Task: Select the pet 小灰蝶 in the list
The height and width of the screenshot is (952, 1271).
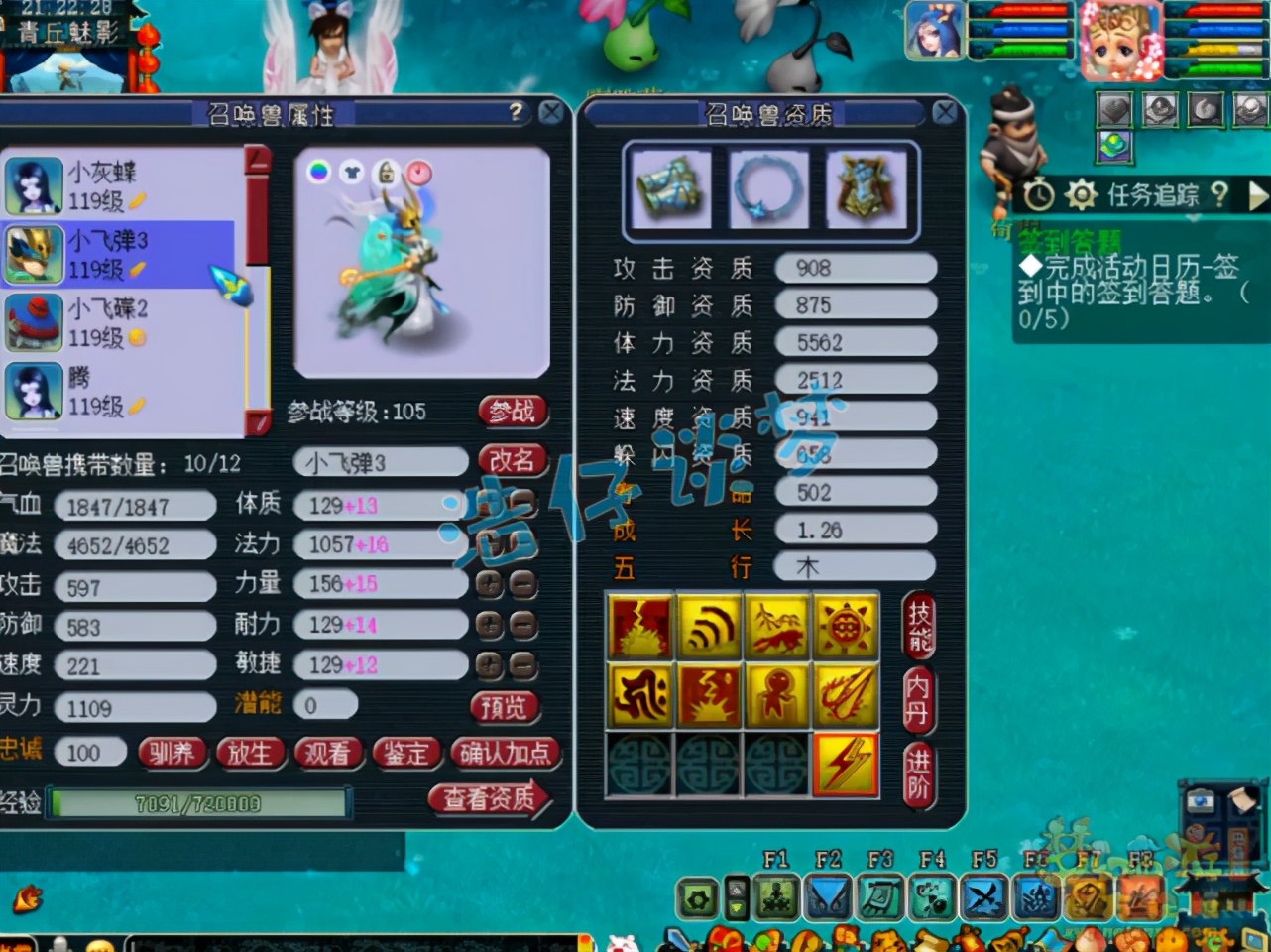Action: coord(119,185)
